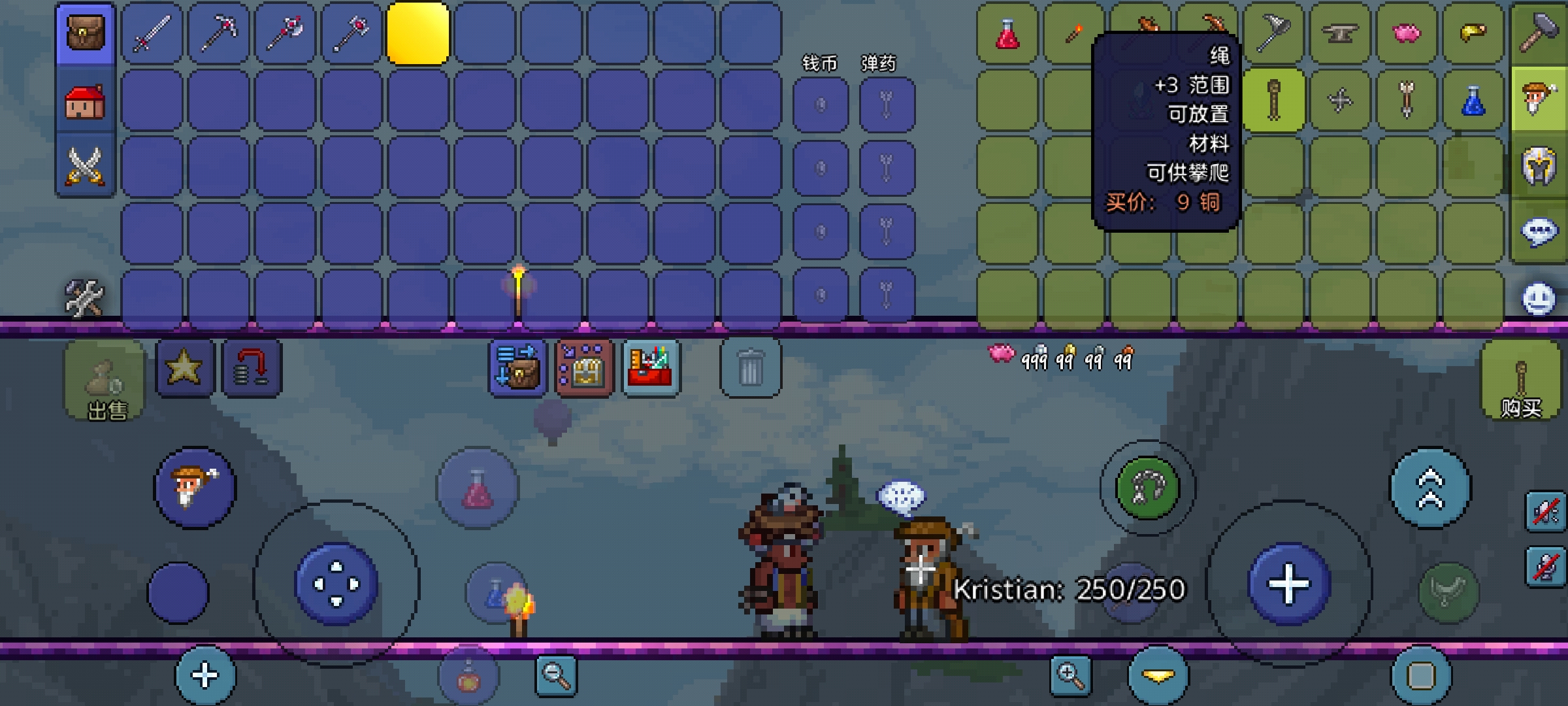Tap the quick stack to chests button
Viewport: 1568px width, 706px height.
point(517,367)
